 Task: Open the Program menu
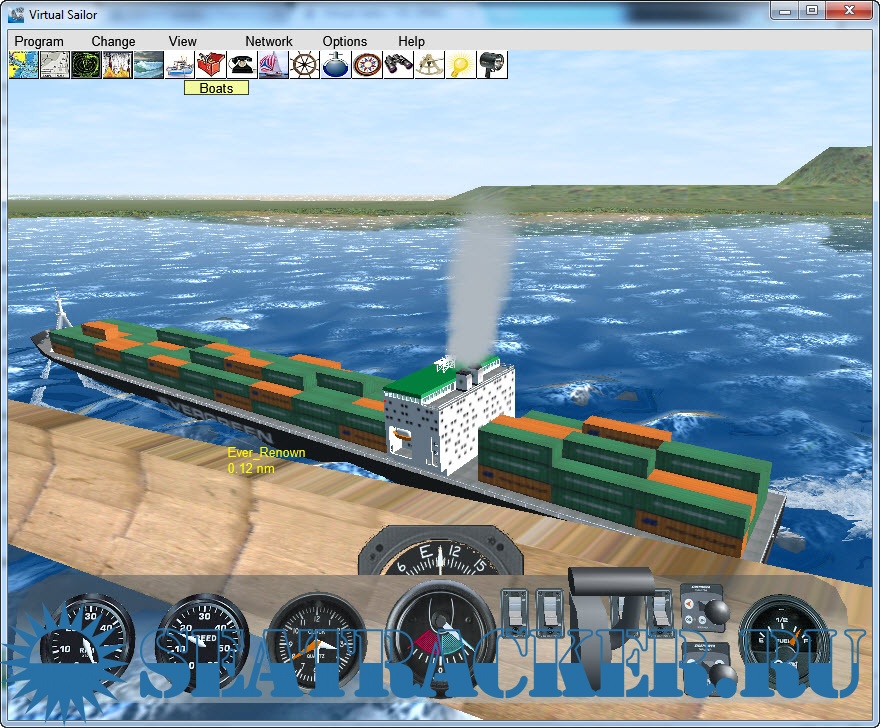coord(39,41)
